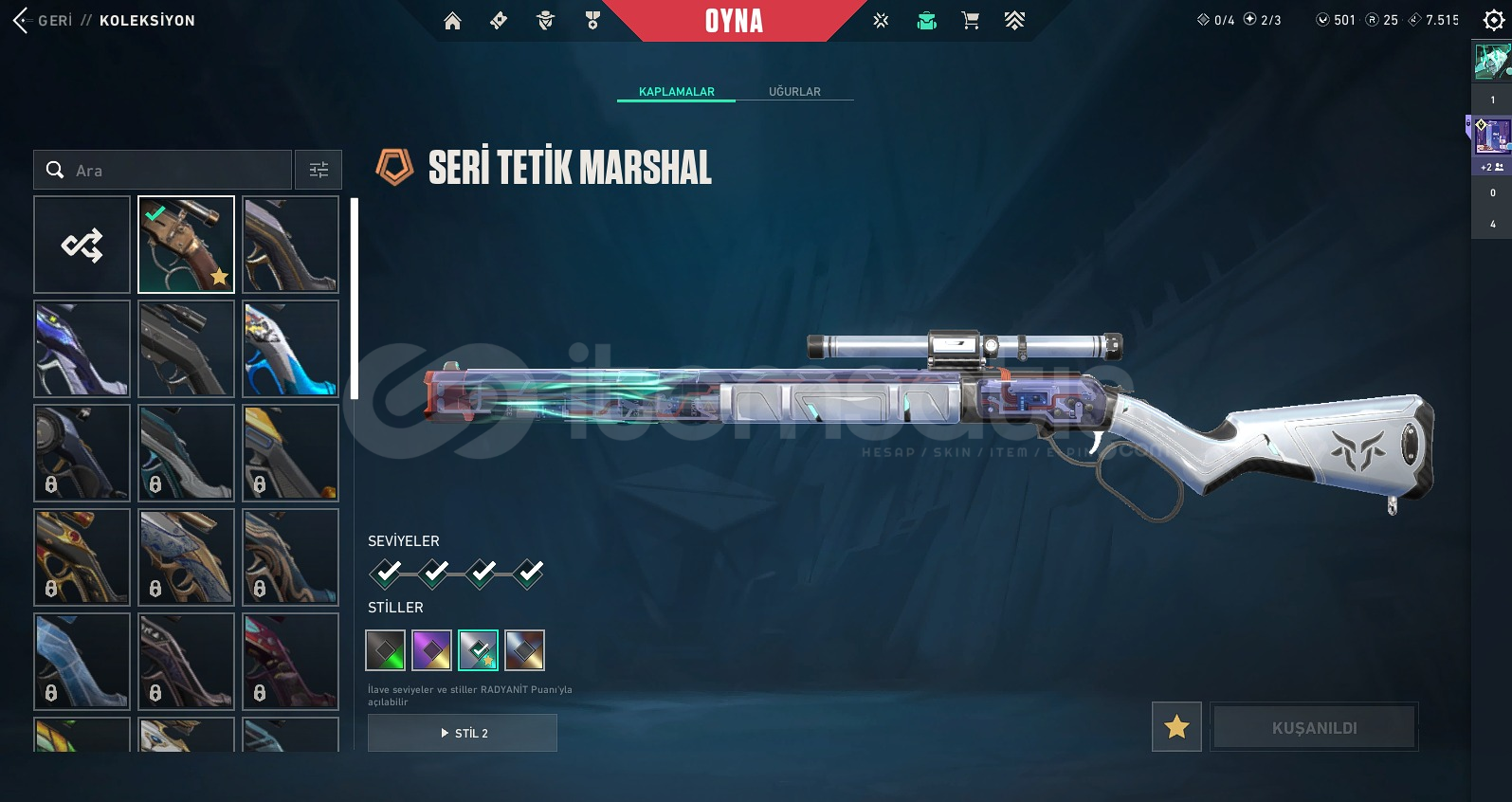Image resolution: width=1512 pixels, height=802 pixels.
Task: Switch to the UĞURLAR tab
Action: 794,92
